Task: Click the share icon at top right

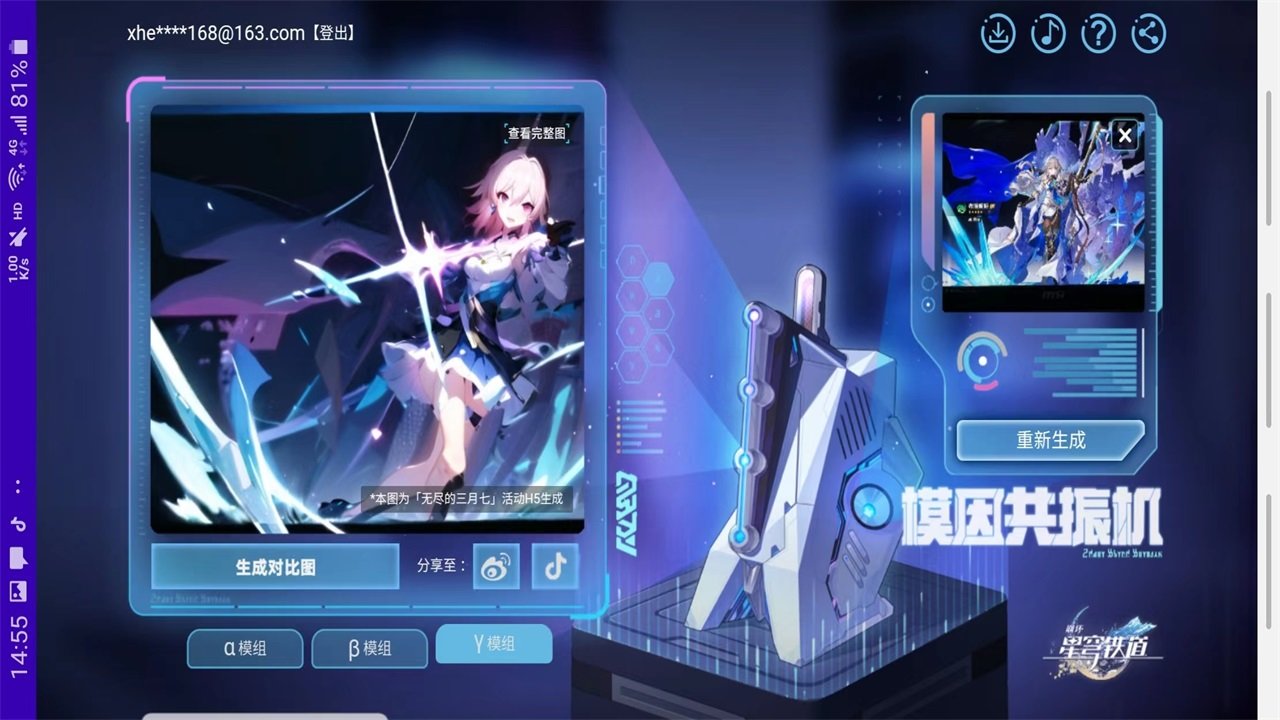Action: [x=1147, y=33]
